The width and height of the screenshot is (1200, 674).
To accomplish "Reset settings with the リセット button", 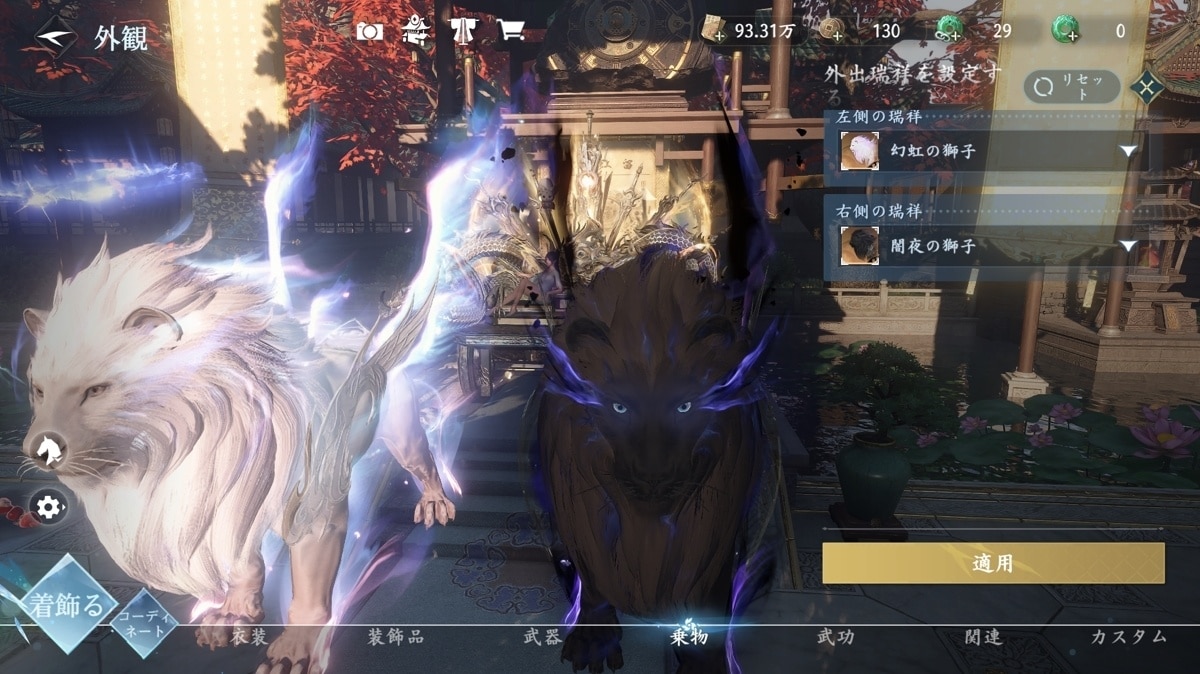I will click(1071, 87).
